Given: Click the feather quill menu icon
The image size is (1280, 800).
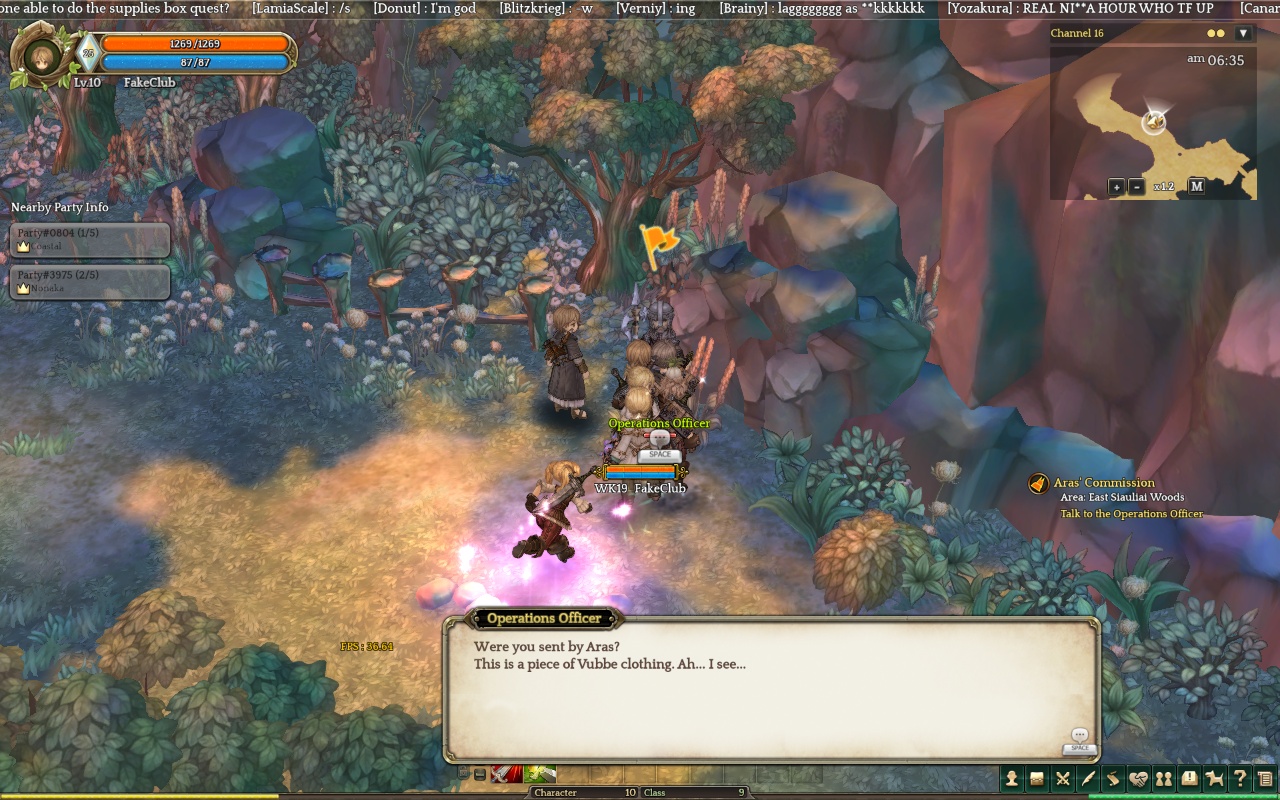Looking at the screenshot, I should [1088, 778].
